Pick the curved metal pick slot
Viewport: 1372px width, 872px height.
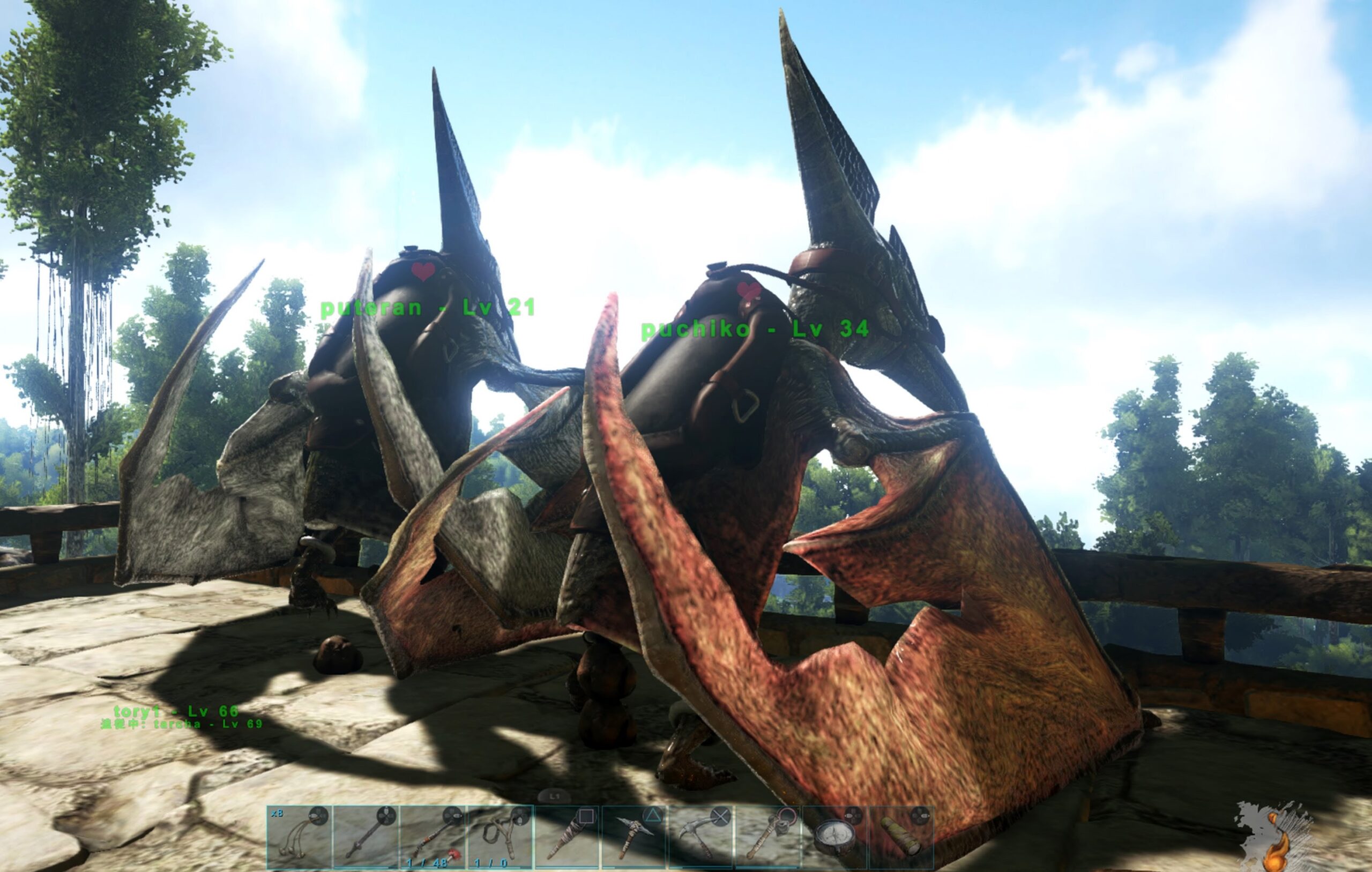(x=702, y=837)
